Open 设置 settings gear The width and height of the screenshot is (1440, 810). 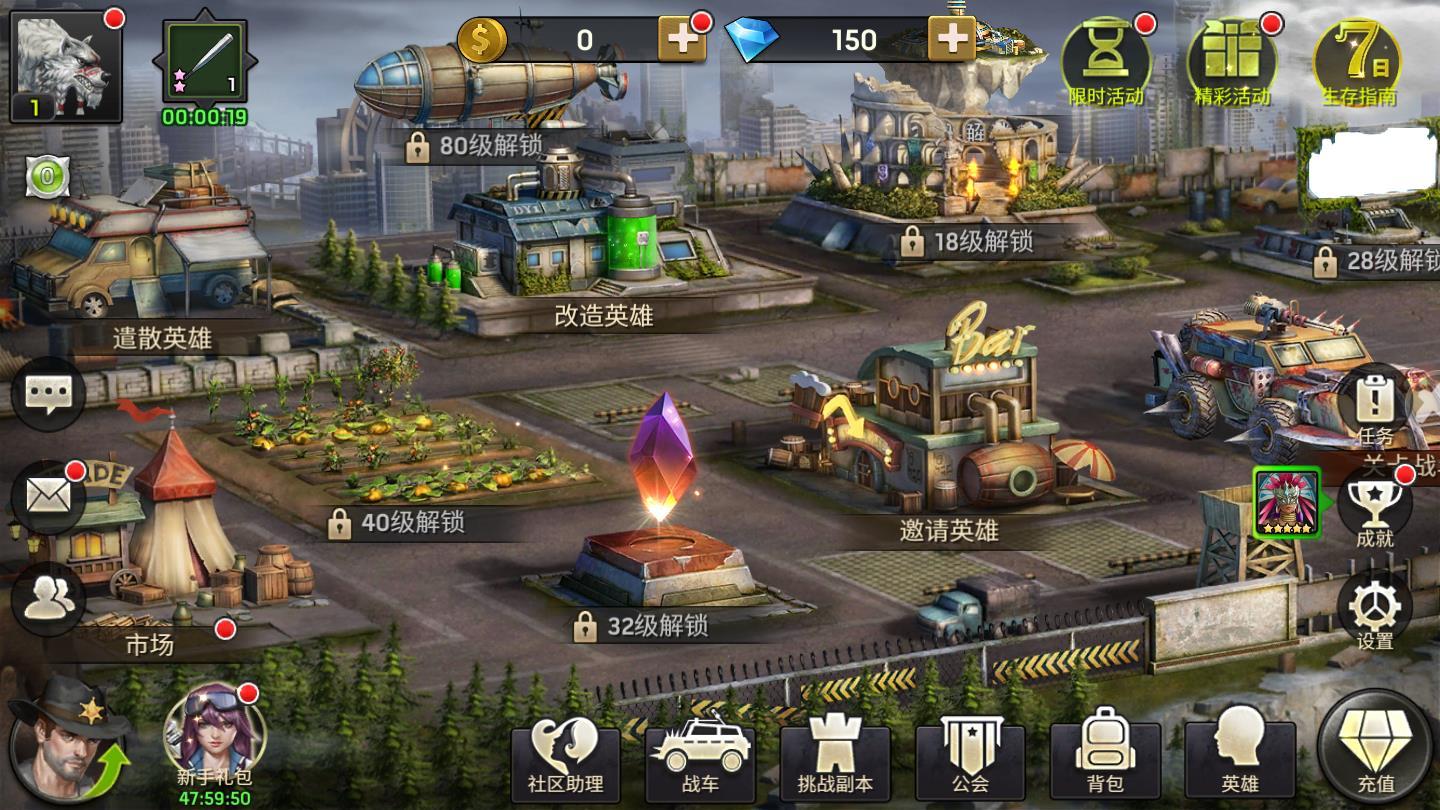1375,610
